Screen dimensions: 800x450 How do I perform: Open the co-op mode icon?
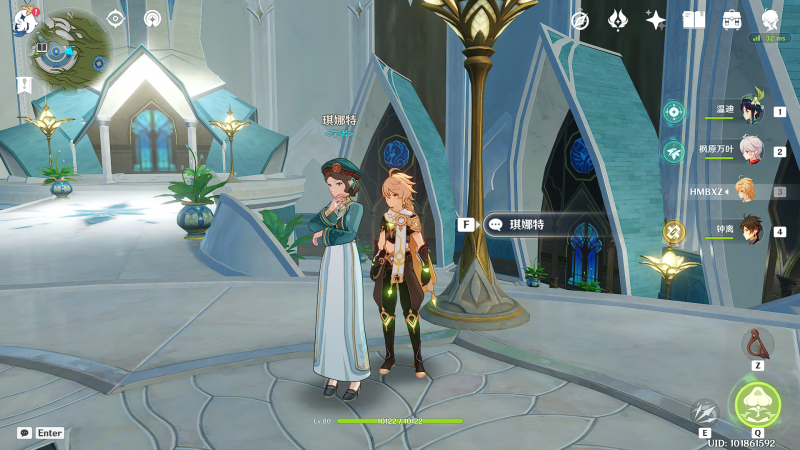tap(152, 18)
